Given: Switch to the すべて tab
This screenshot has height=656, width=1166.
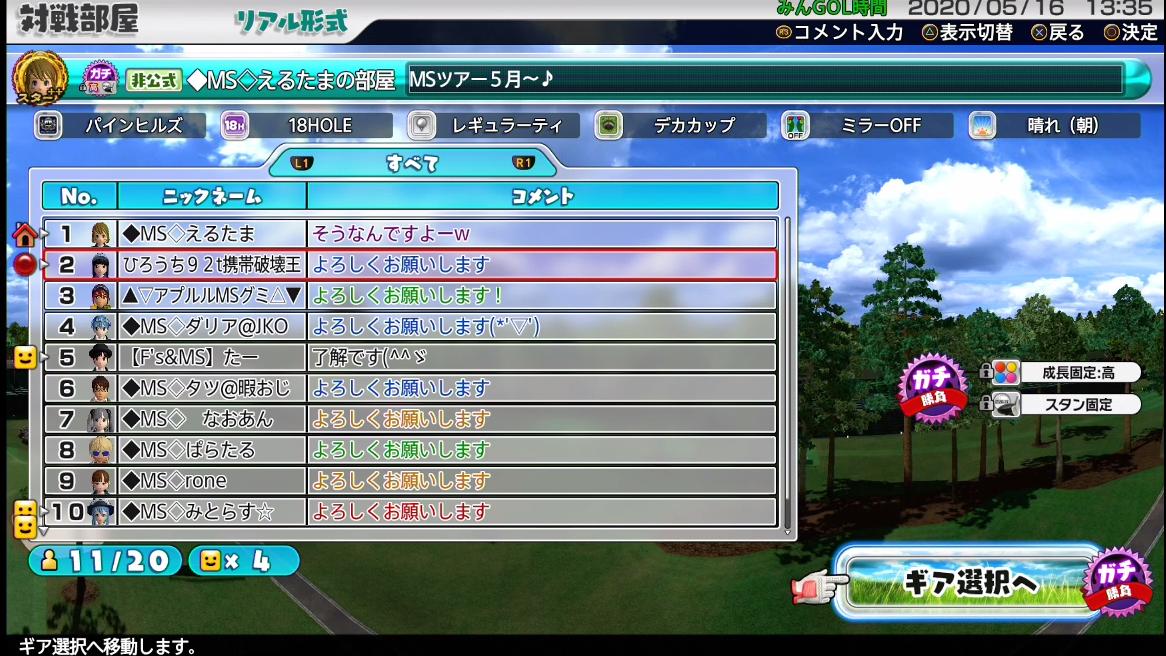Looking at the screenshot, I should tap(412, 163).
